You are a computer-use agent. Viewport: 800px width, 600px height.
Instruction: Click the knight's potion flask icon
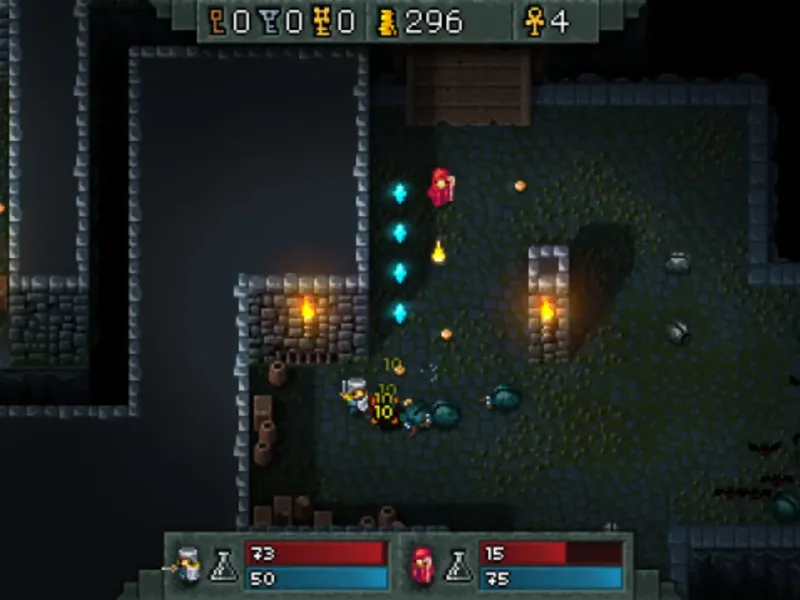click(x=224, y=567)
